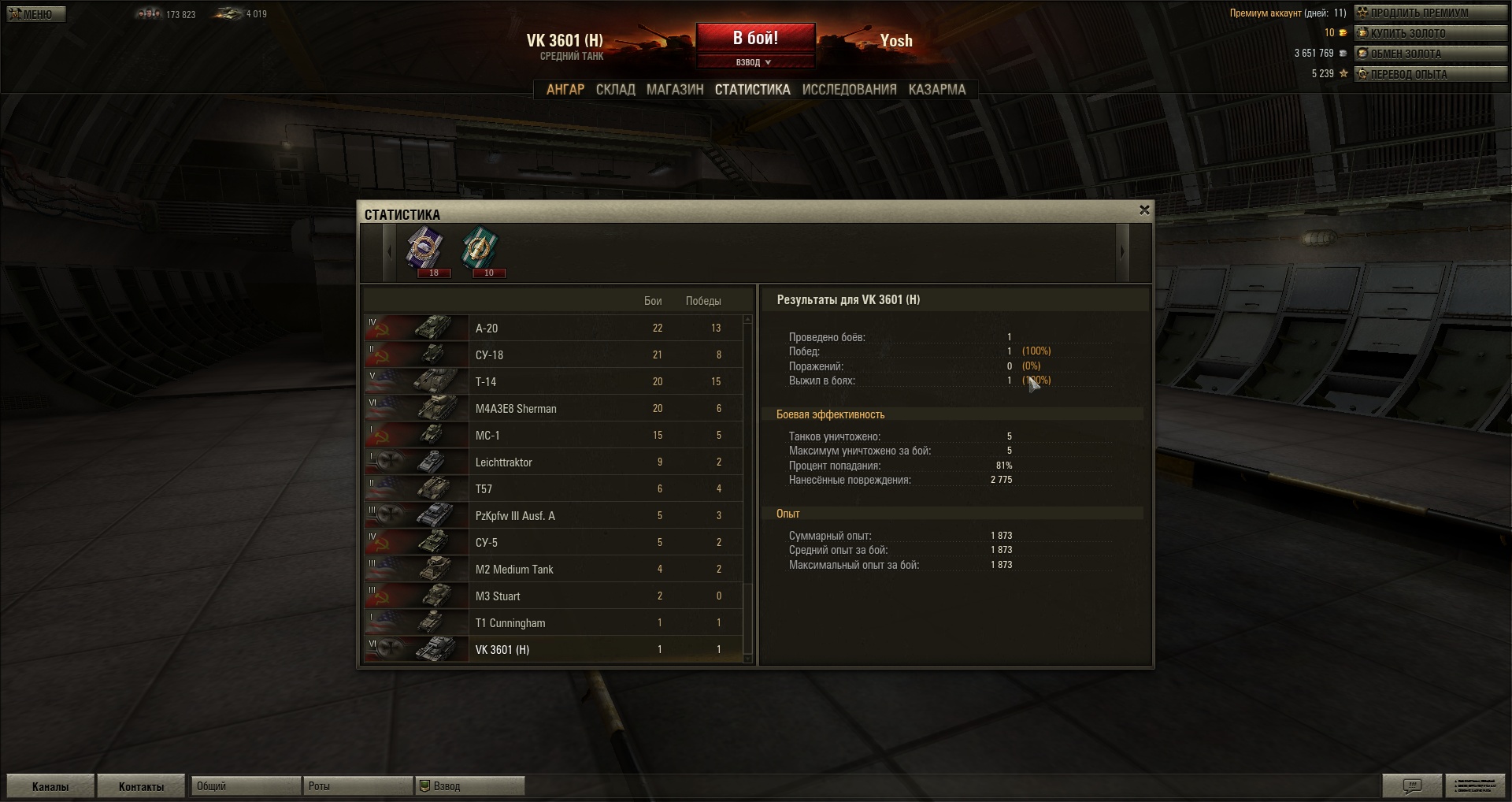Image resolution: width=1512 pixels, height=802 pixels.
Task: Go to the МАГАЗИН tab
Action: pyautogui.click(x=675, y=90)
